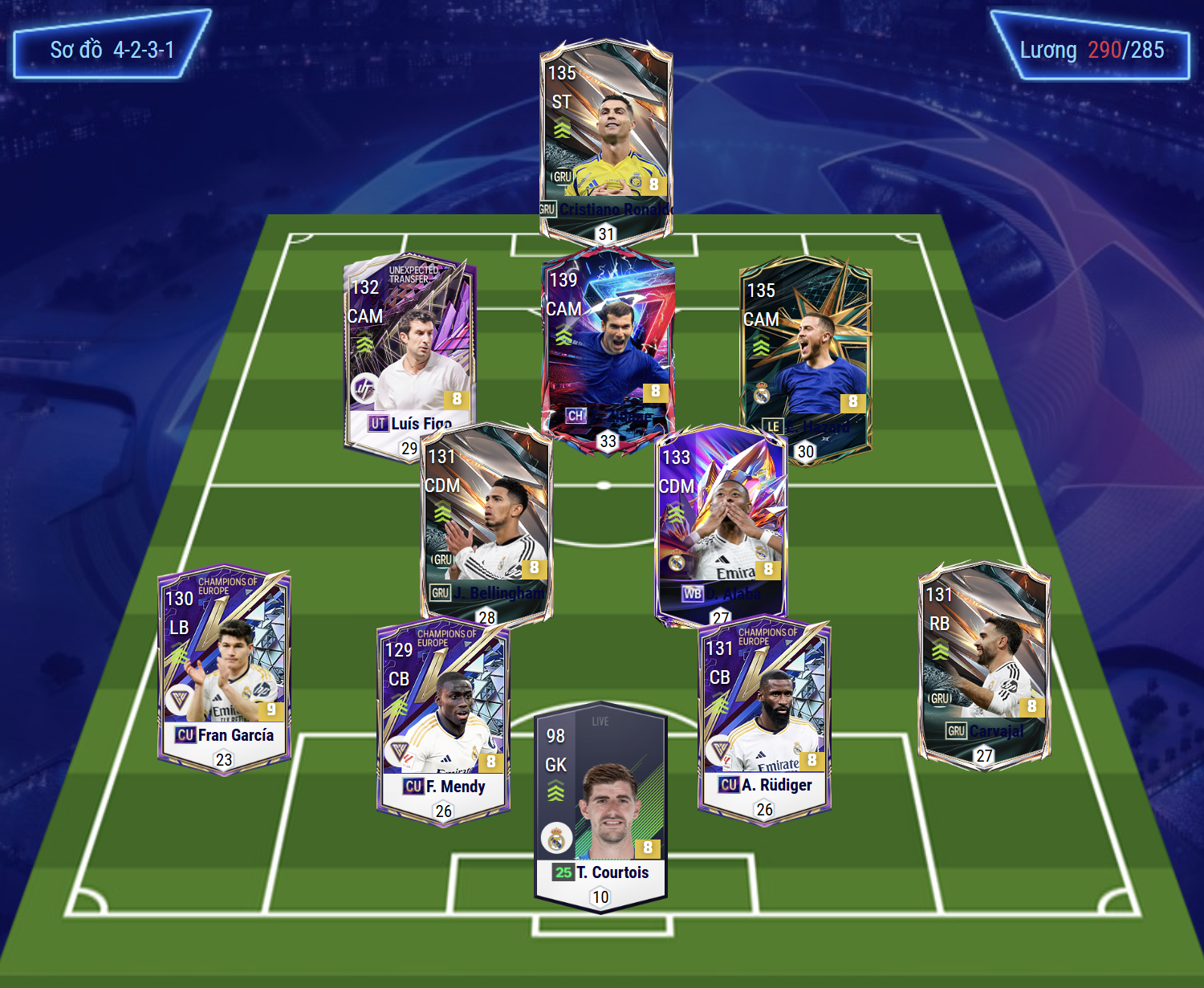Image resolution: width=1204 pixels, height=988 pixels.
Task: Open the Sơ đồ 4-2-3-1 formation panel
Action: pyautogui.click(x=112, y=50)
